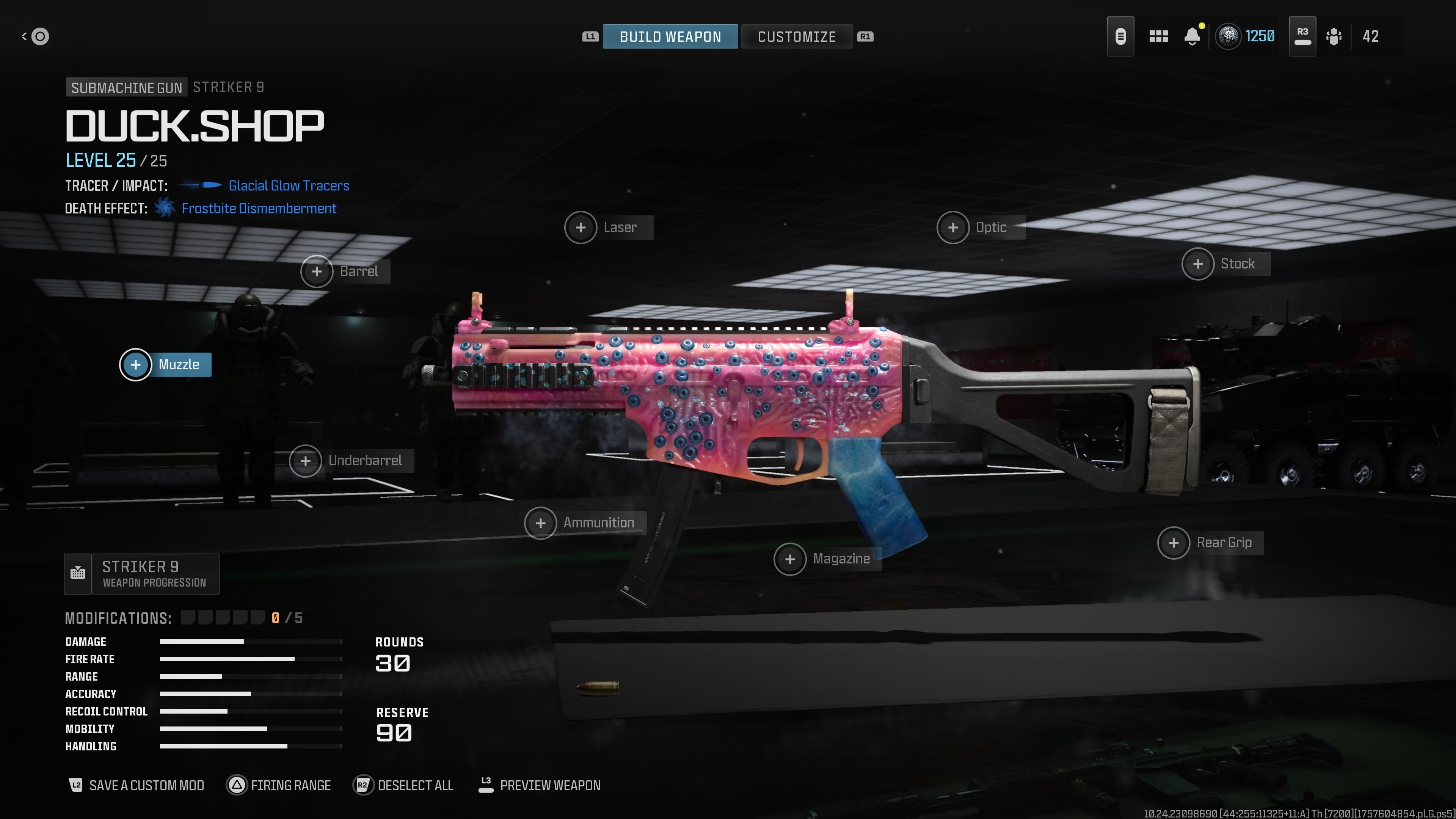Open the grid menu icon
The height and width of the screenshot is (819, 1456).
[1158, 37]
